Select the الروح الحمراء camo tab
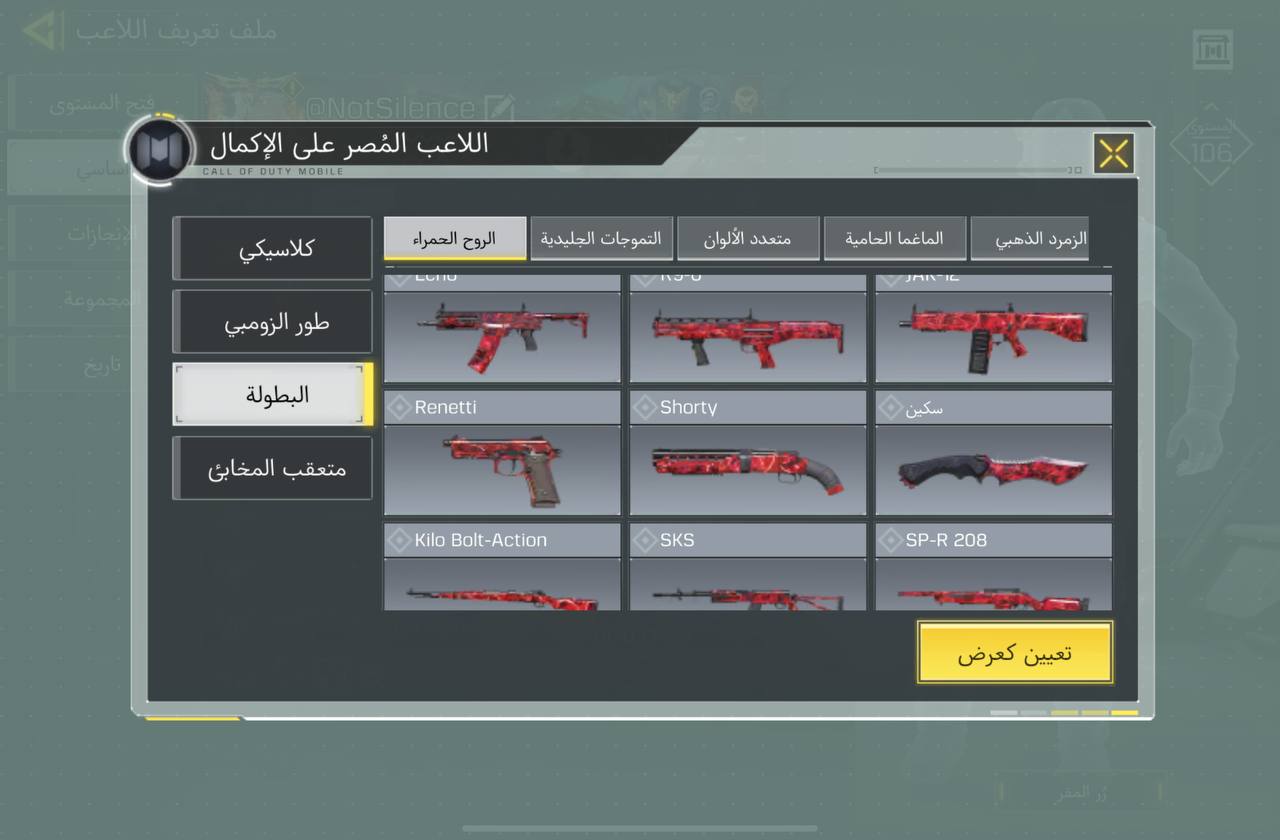Viewport: 1280px width, 840px height. pos(455,239)
